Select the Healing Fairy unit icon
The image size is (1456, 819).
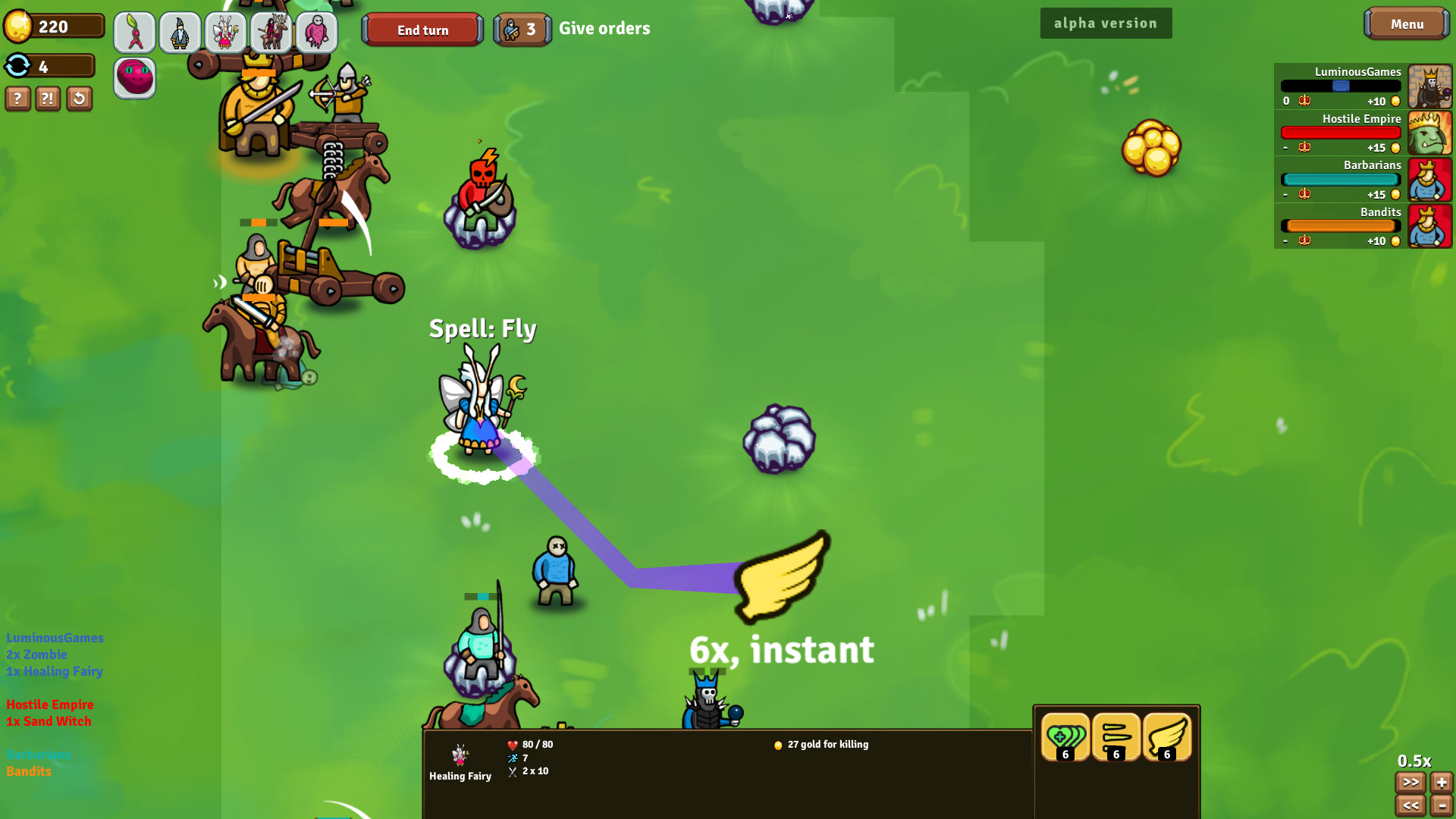226,32
